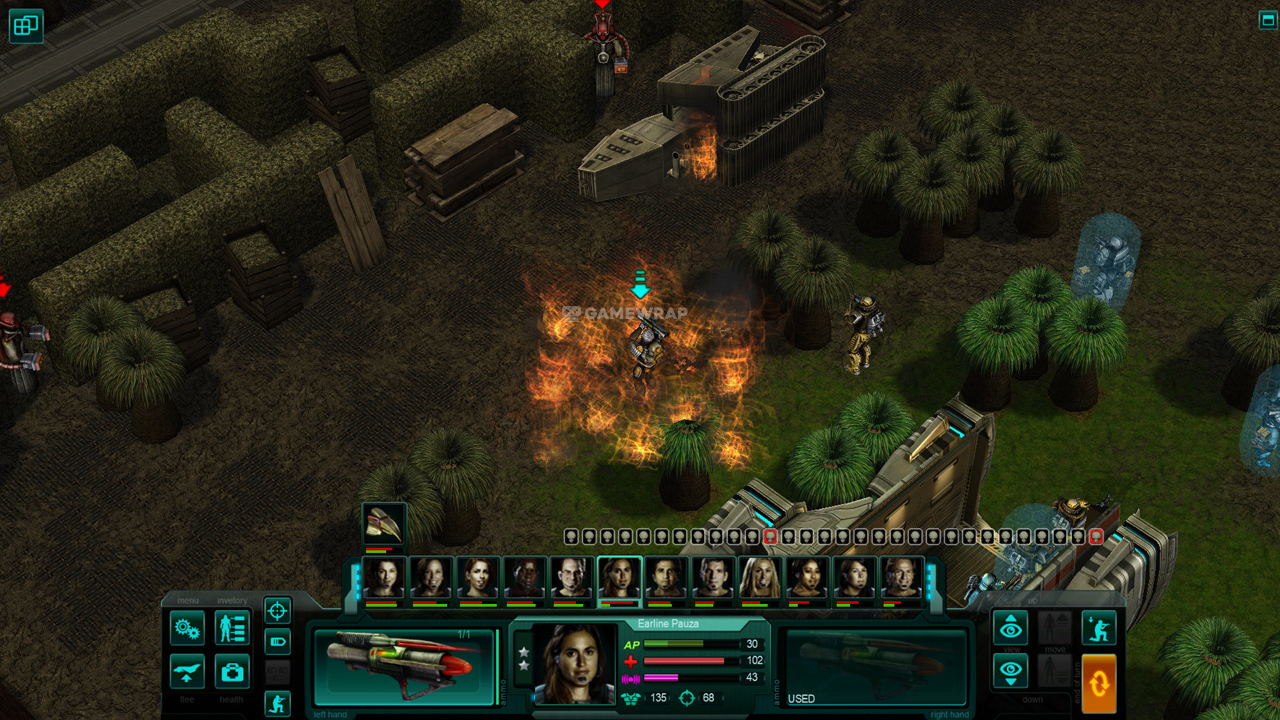Click the ammo reload bullet icon
This screenshot has height=720, width=1280.
tap(277, 641)
